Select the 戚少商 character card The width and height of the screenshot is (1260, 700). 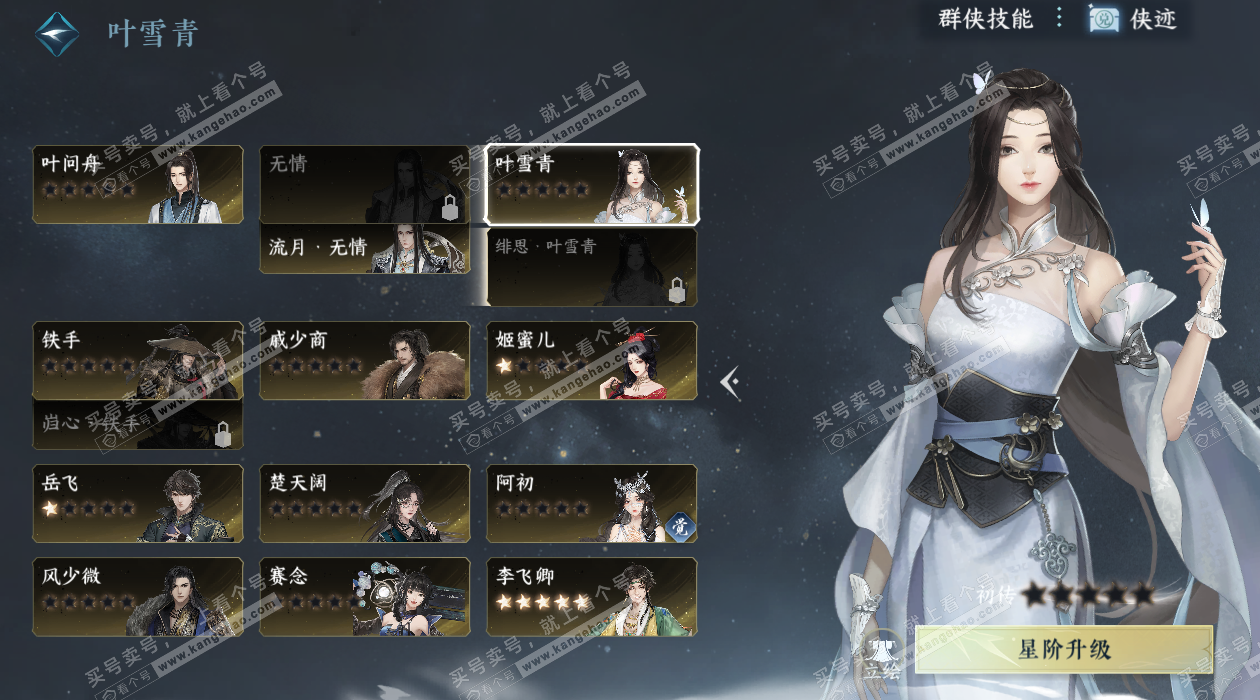pyautogui.click(x=364, y=360)
